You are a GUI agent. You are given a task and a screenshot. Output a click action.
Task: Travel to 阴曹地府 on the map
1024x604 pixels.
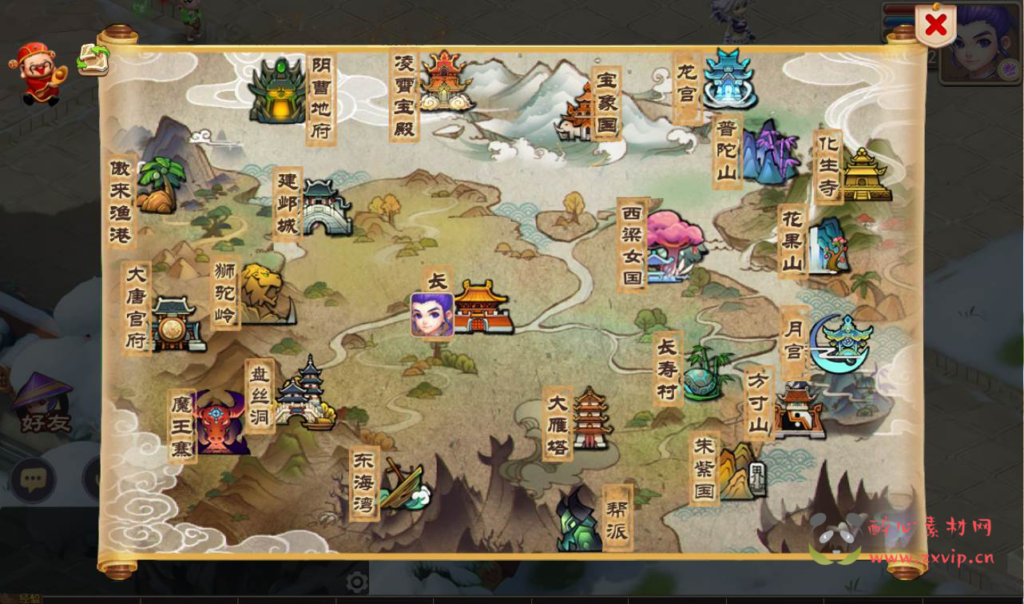(x=278, y=92)
